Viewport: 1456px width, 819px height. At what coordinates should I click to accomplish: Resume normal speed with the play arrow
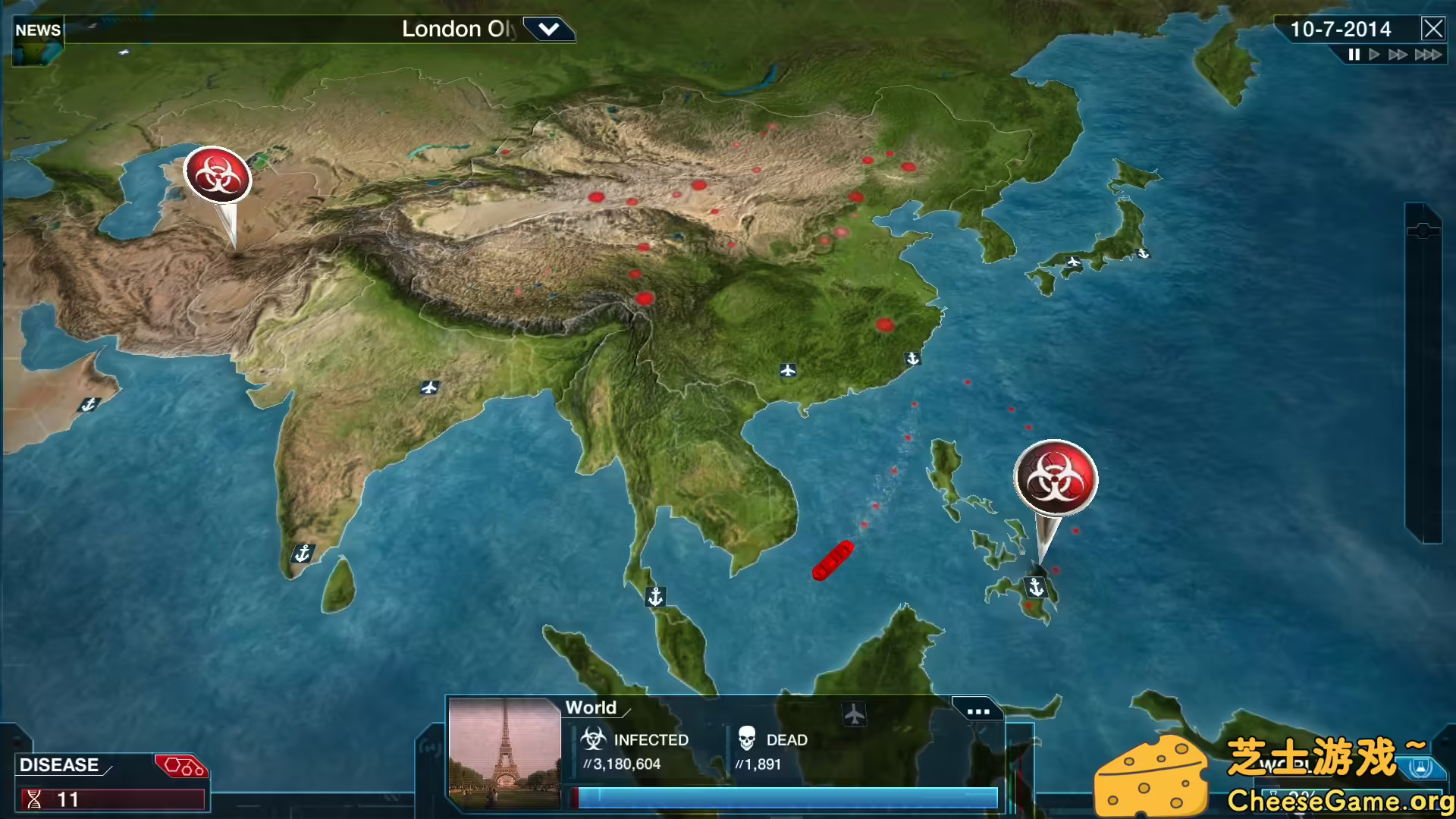click(1374, 54)
